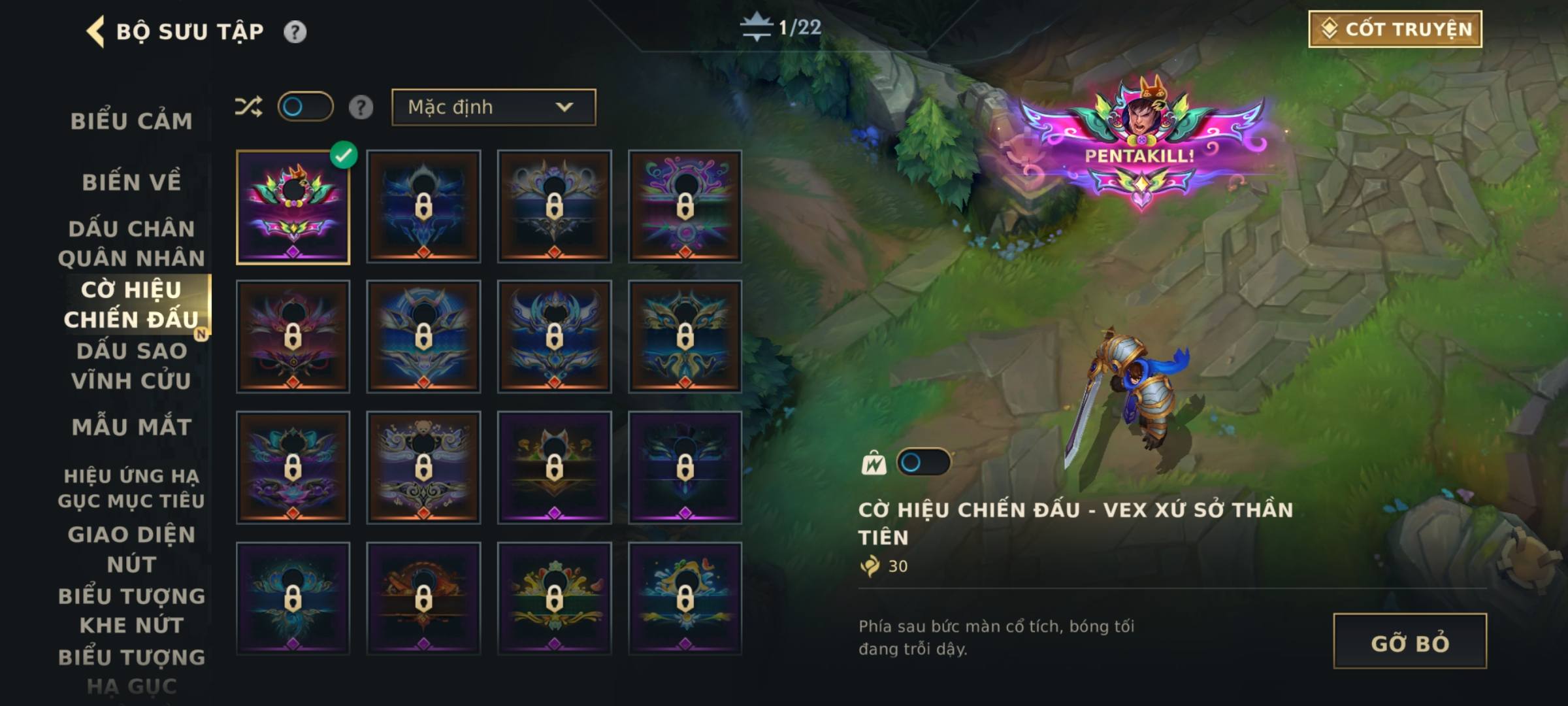Choose the Cờ Hiệu Chiến Đấu tab

[131, 305]
